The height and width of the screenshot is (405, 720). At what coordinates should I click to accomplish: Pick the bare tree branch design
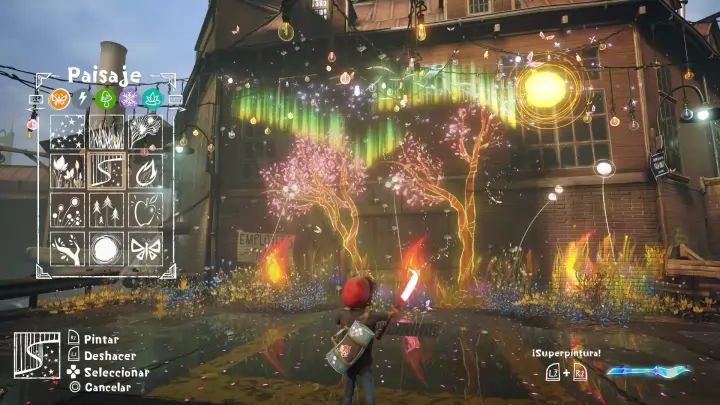coord(66,249)
